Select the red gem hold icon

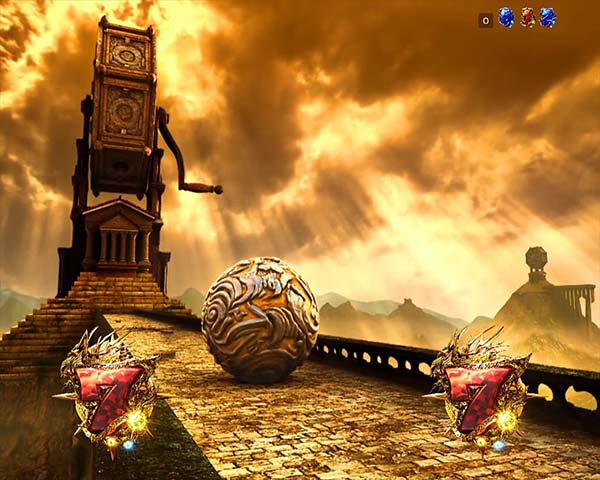[527, 17]
